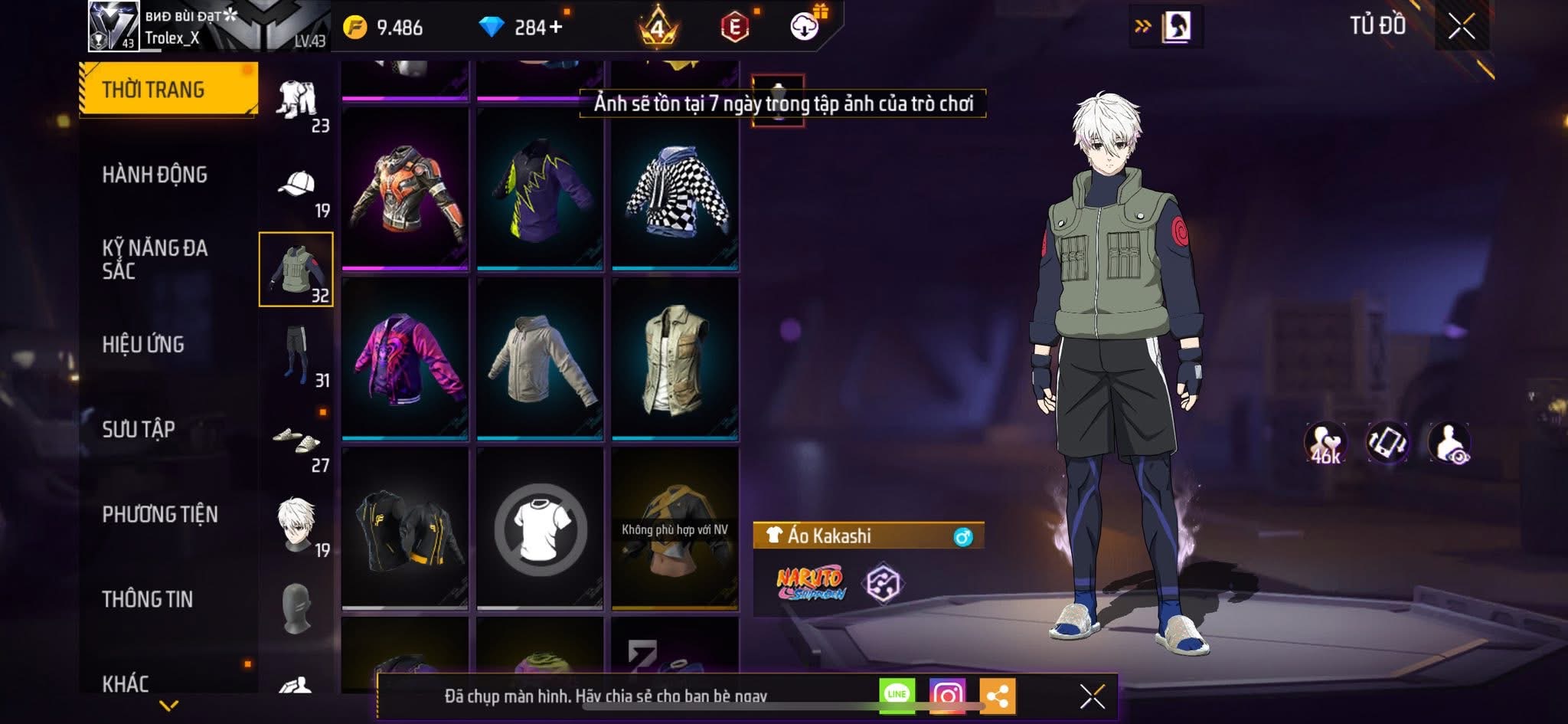This screenshot has height=724, width=1568.
Task: Open the Thời Trang fashion tab
Action: coord(168,90)
